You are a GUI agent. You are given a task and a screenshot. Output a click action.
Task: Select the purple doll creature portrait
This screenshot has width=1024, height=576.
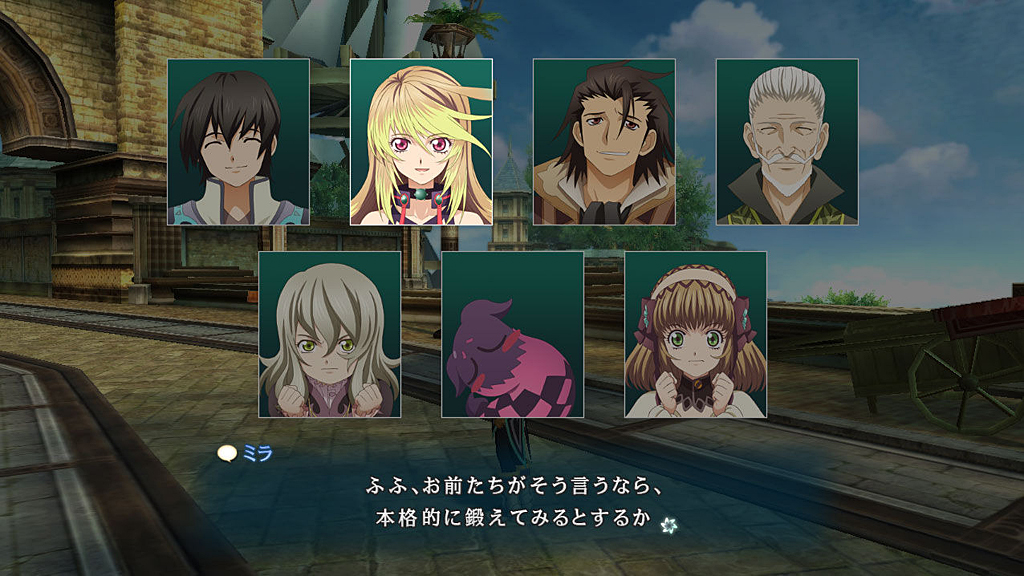pos(512,334)
